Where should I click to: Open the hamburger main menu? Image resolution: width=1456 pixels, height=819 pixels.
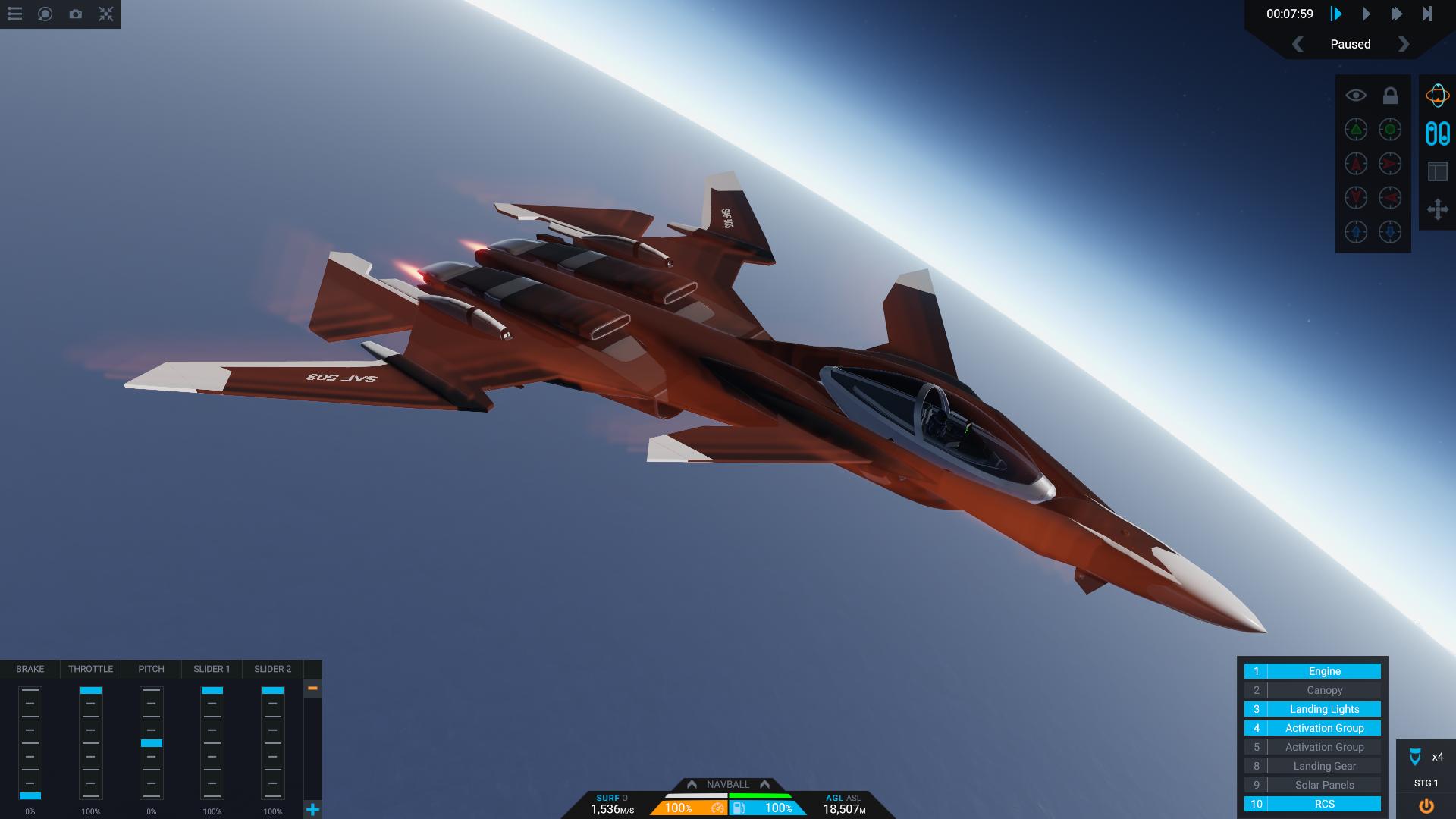click(x=15, y=14)
